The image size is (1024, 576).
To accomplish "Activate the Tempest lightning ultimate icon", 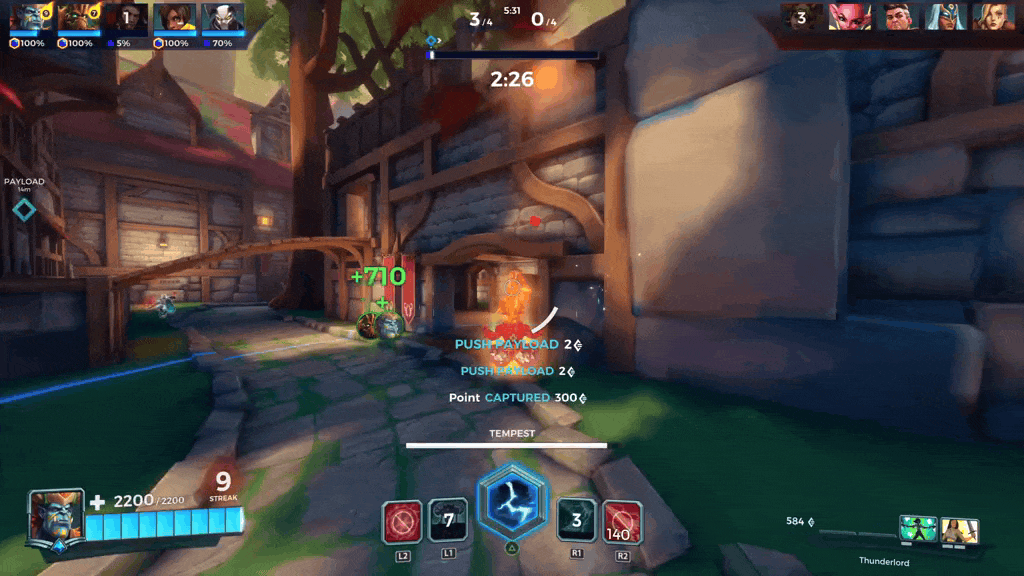I will click(512, 504).
